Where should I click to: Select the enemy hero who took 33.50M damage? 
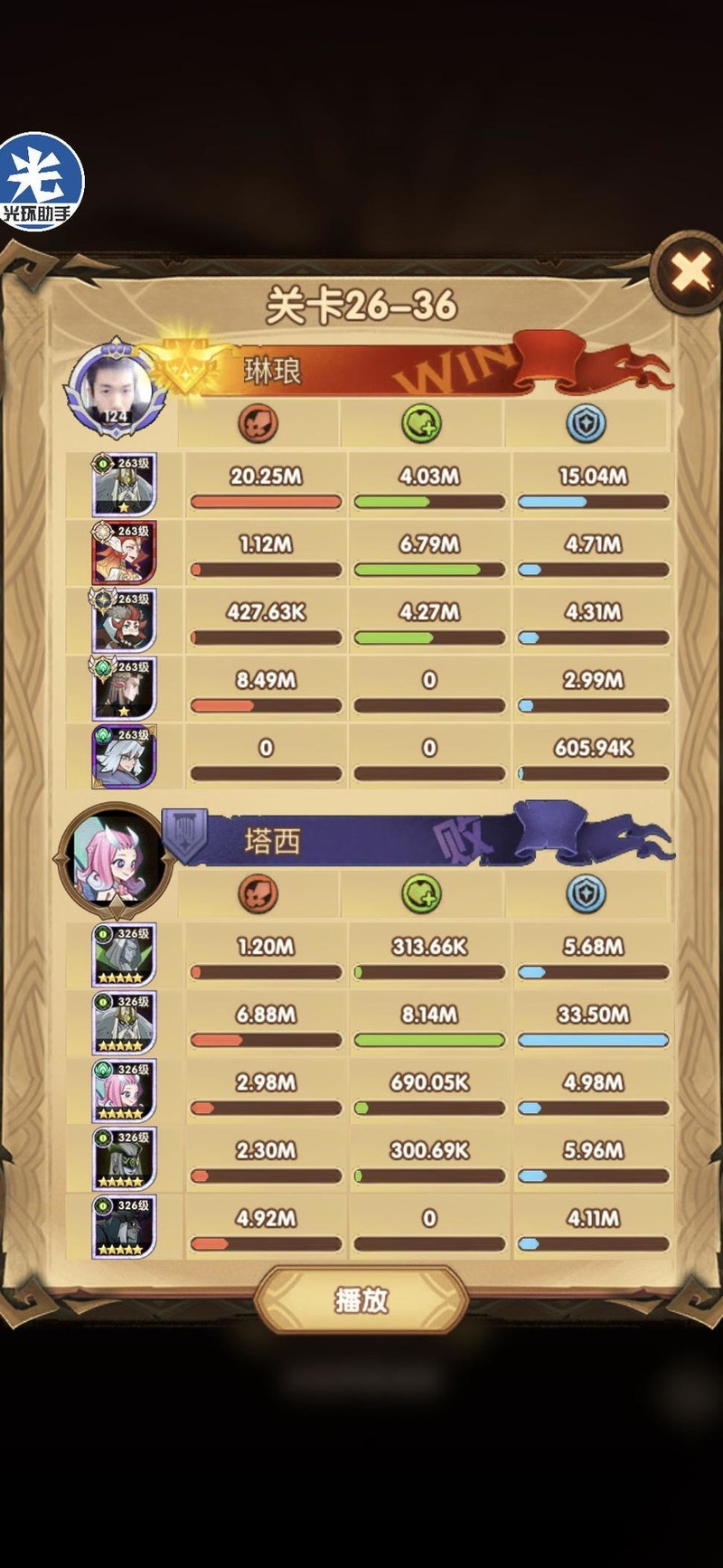[x=124, y=1023]
